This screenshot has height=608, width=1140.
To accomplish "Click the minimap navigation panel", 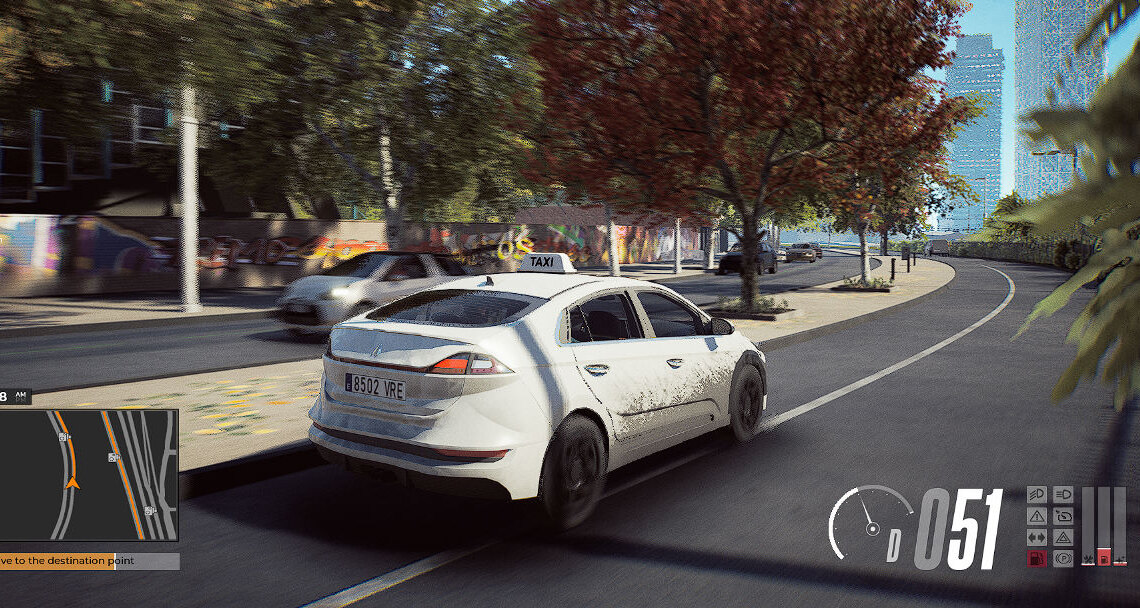I will 88,474.
